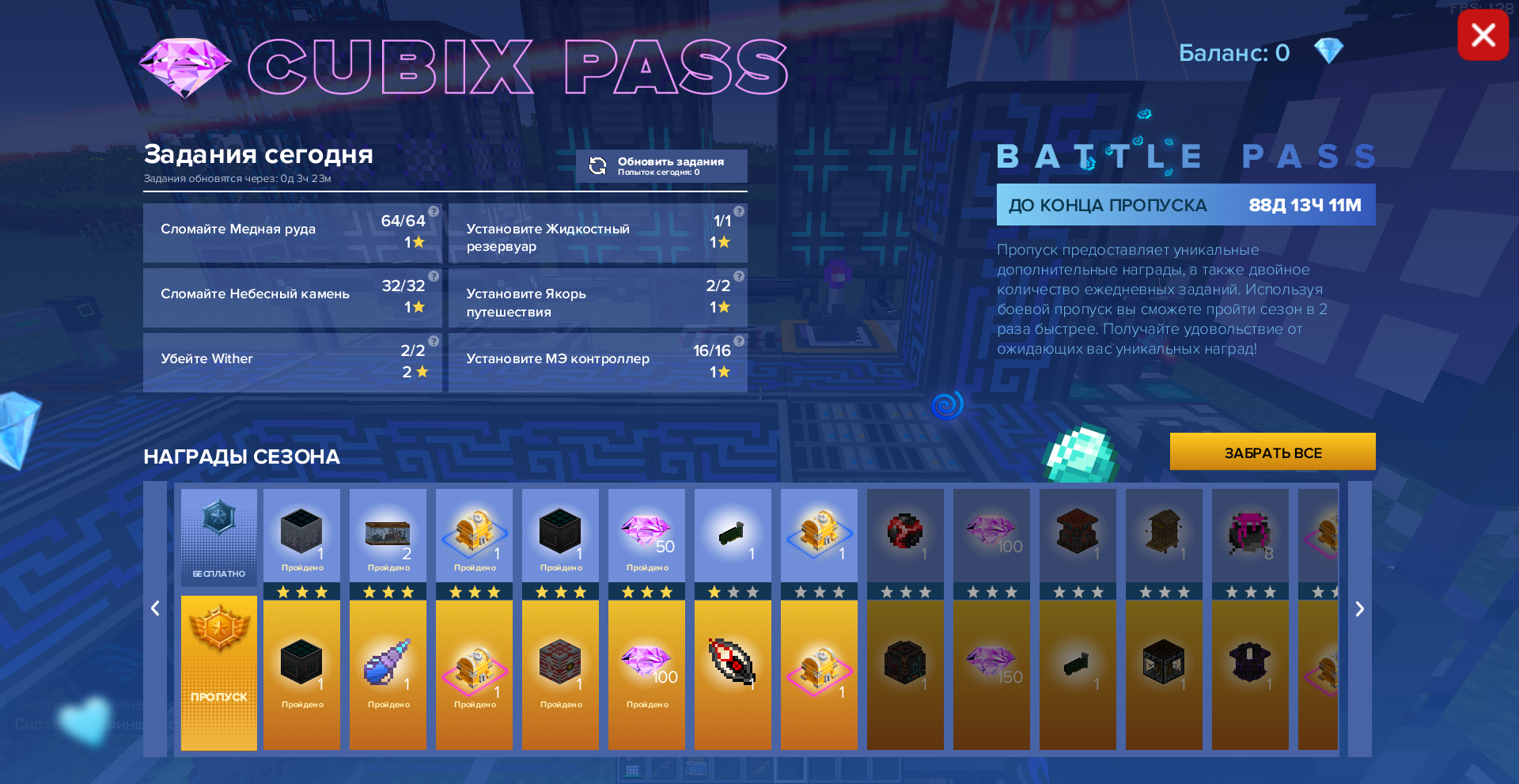Click the balance diamond icon
Viewport: 1519px width, 784px height.
point(1328,51)
